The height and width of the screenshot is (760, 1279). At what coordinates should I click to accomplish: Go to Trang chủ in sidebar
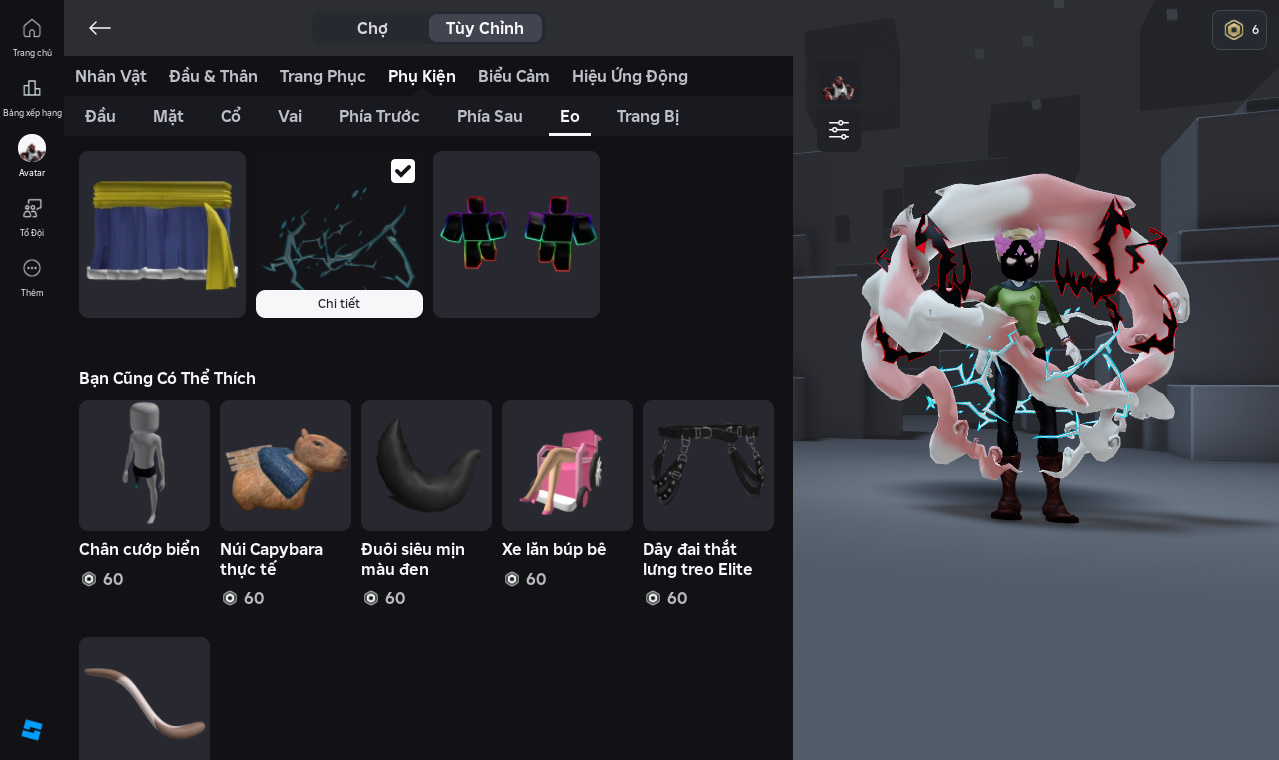[32, 37]
